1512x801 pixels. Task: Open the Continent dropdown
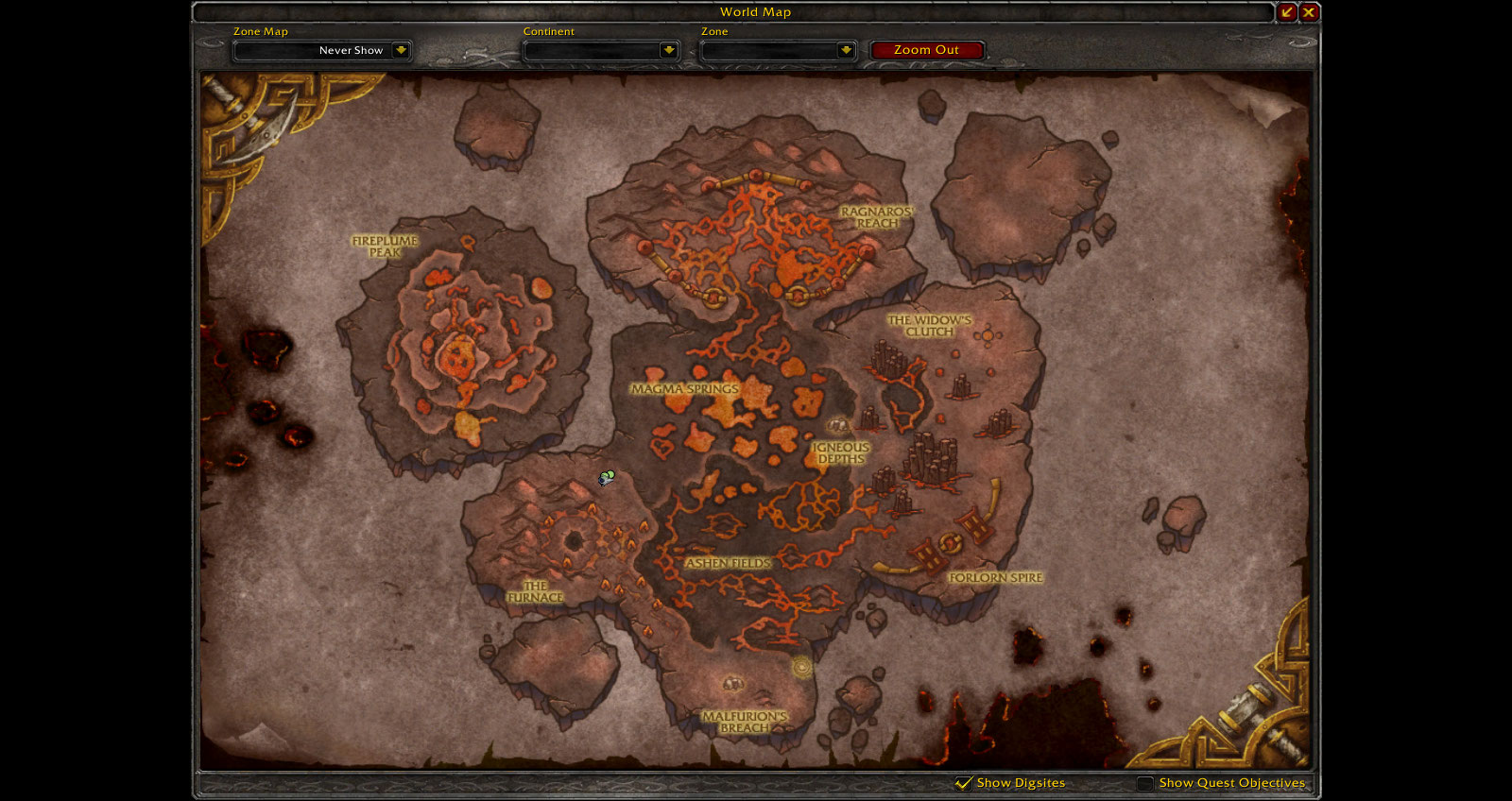click(x=669, y=50)
